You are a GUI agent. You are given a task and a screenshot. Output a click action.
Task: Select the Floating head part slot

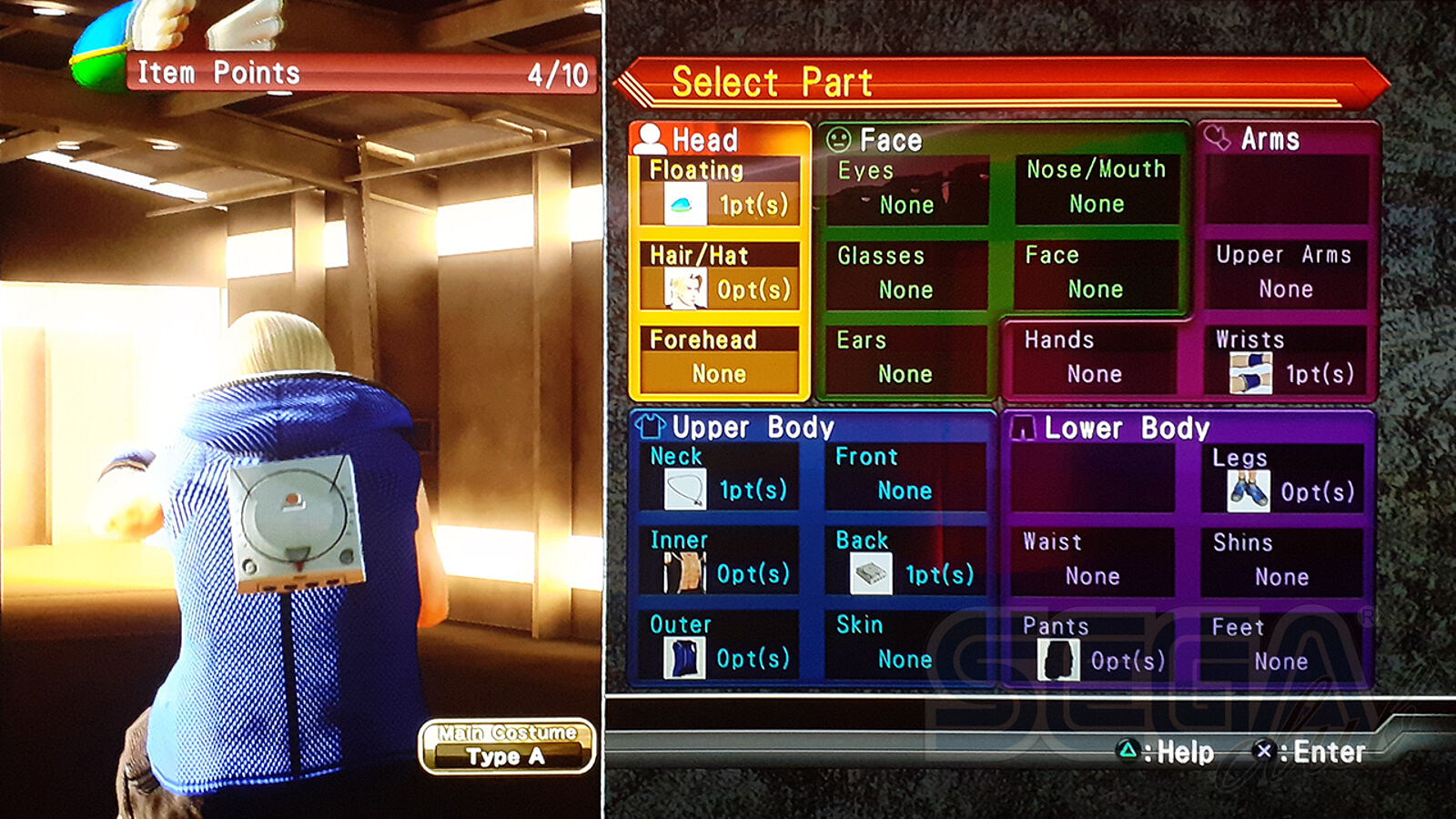pos(719,190)
